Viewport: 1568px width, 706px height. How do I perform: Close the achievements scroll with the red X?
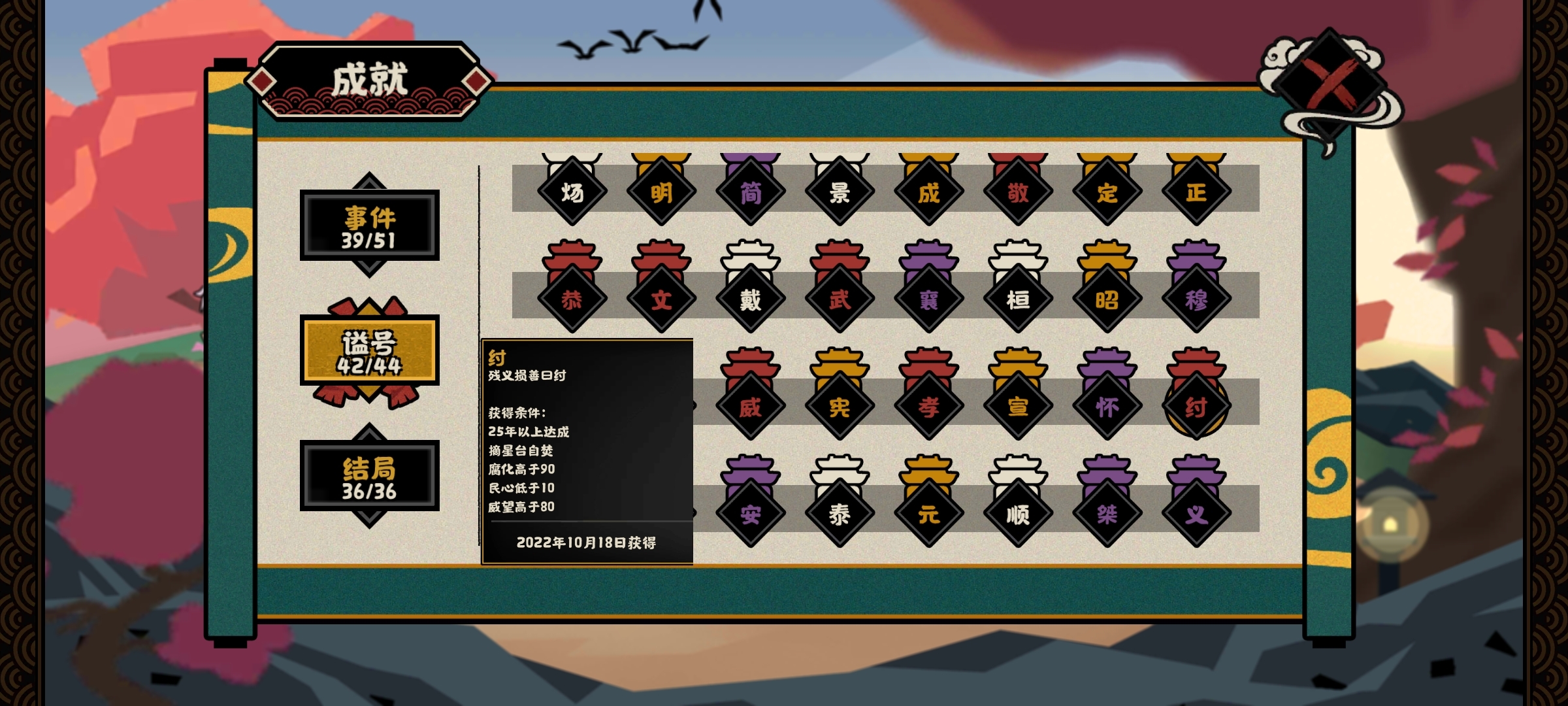pyautogui.click(x=1329, y=84)
